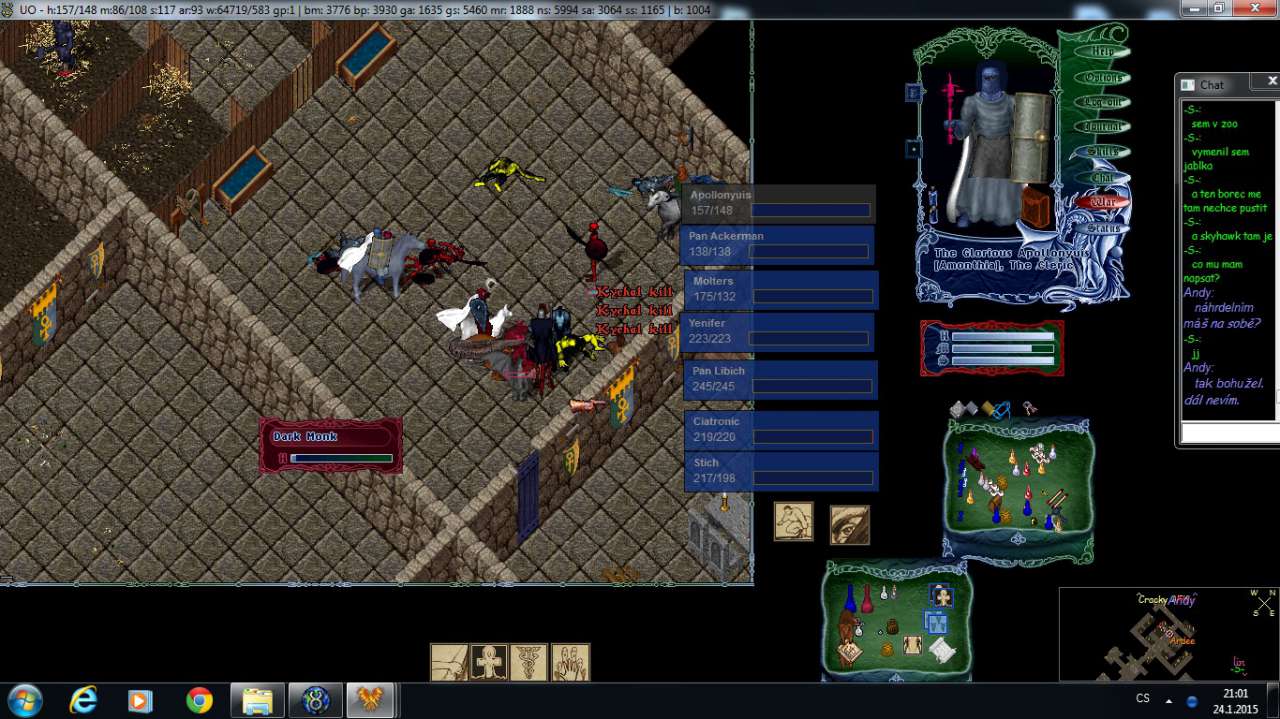Select Yenifer's health bar entry
Viewport: 1280px width, 719px height.
[777, 332]
